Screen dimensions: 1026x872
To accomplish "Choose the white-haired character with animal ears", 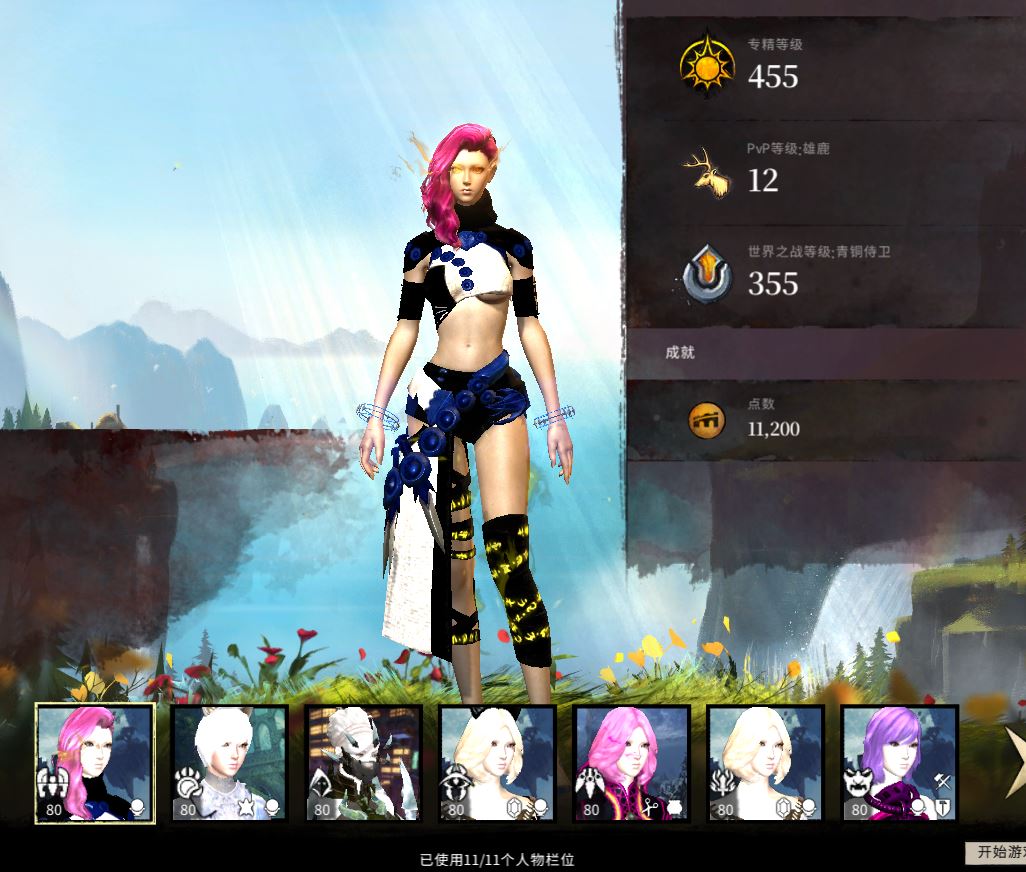I will click(x=230, y=763).
